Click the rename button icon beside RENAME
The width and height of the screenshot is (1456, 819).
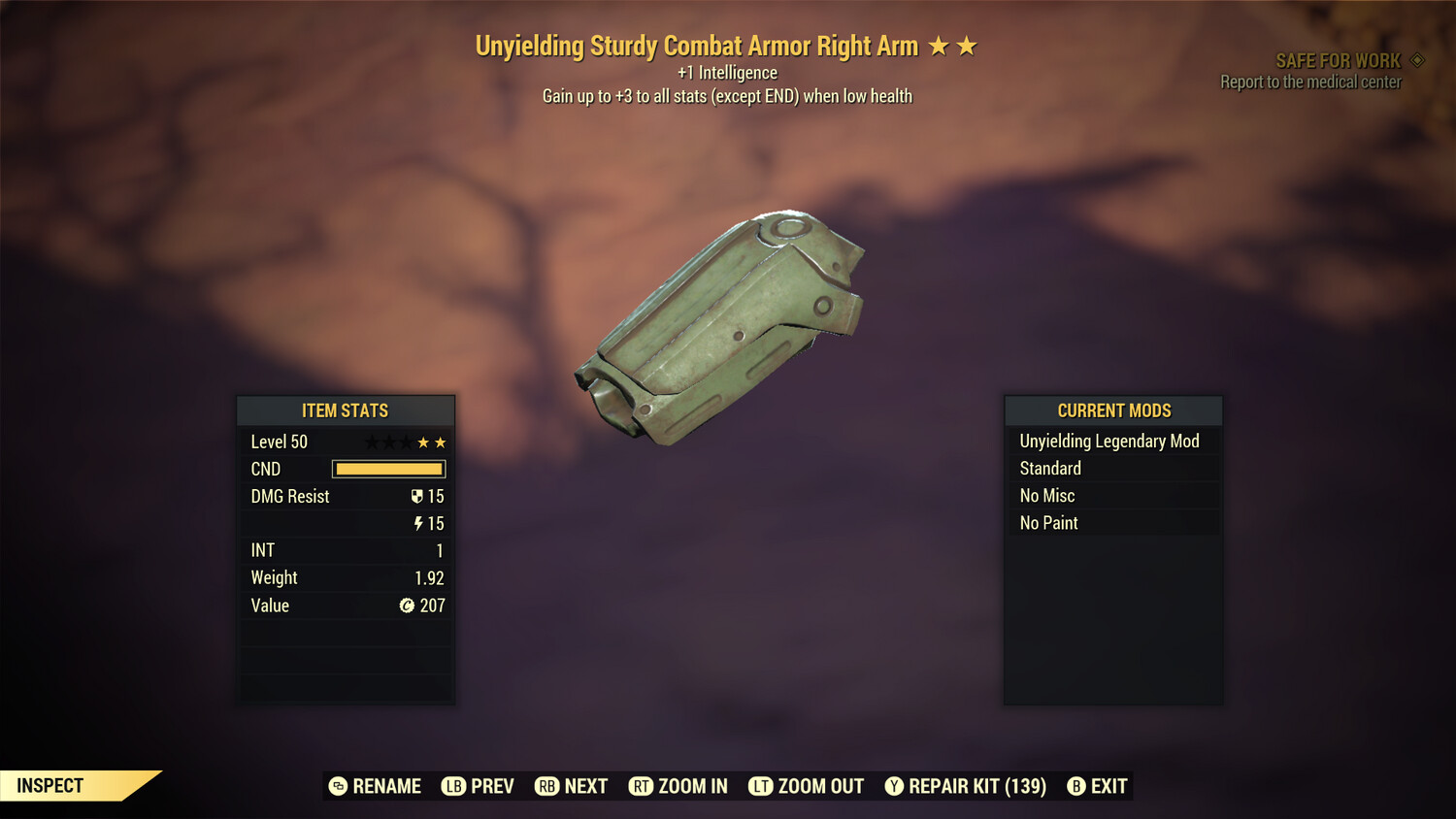pyautogui.click(x=338, y=786)
